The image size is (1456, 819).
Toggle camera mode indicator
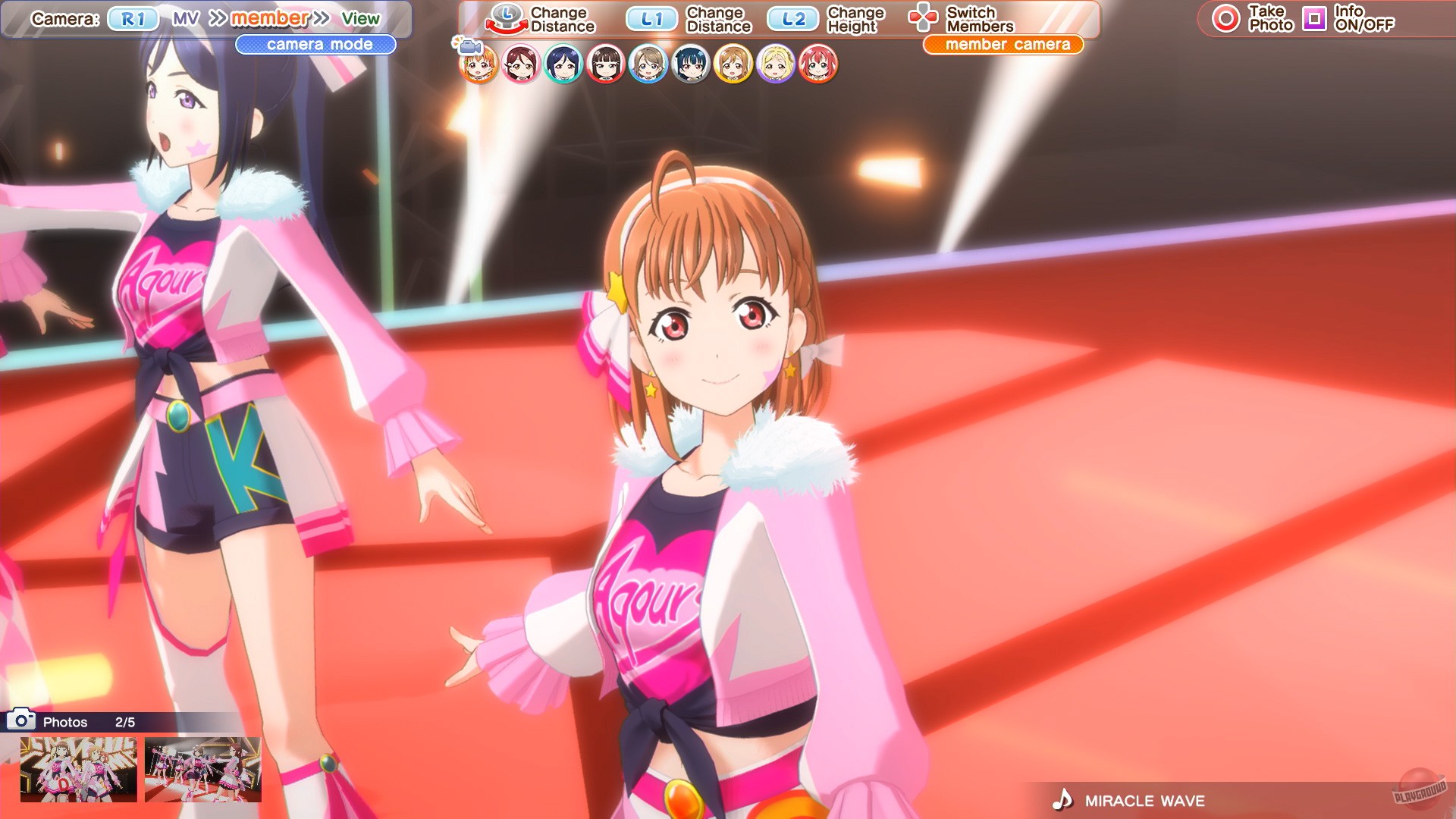click(314, 45)
